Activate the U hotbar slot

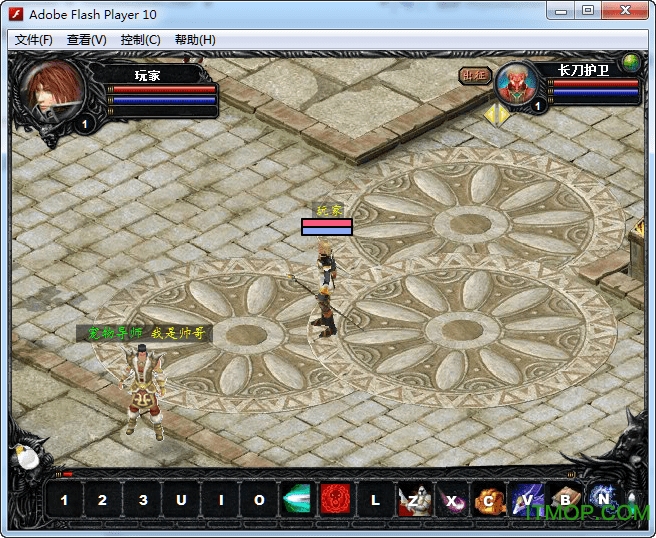(x=181, y=500)
